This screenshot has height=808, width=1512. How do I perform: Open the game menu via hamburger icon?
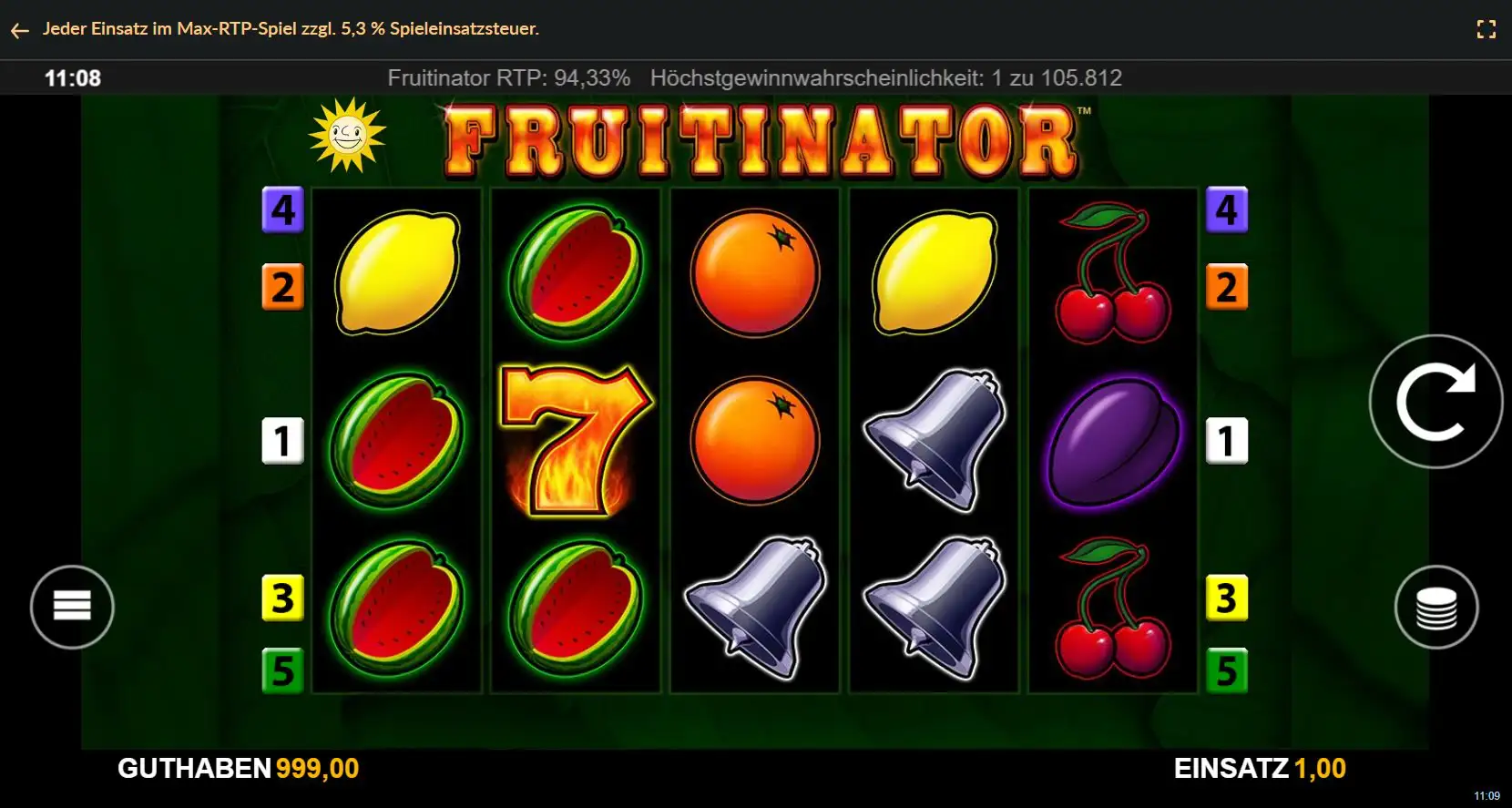coord(72,607)
